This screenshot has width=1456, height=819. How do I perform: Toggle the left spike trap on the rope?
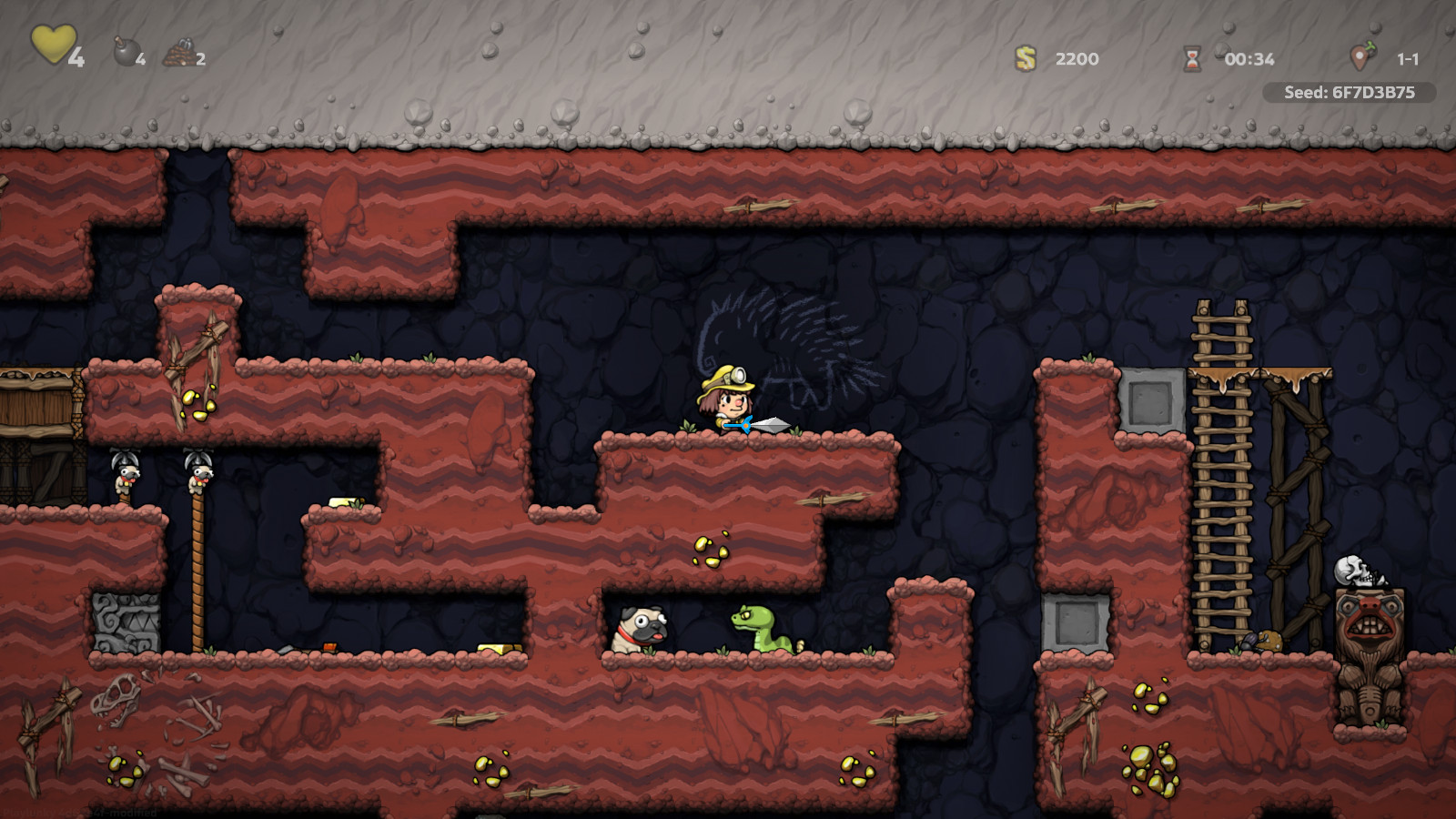[125, 469]
